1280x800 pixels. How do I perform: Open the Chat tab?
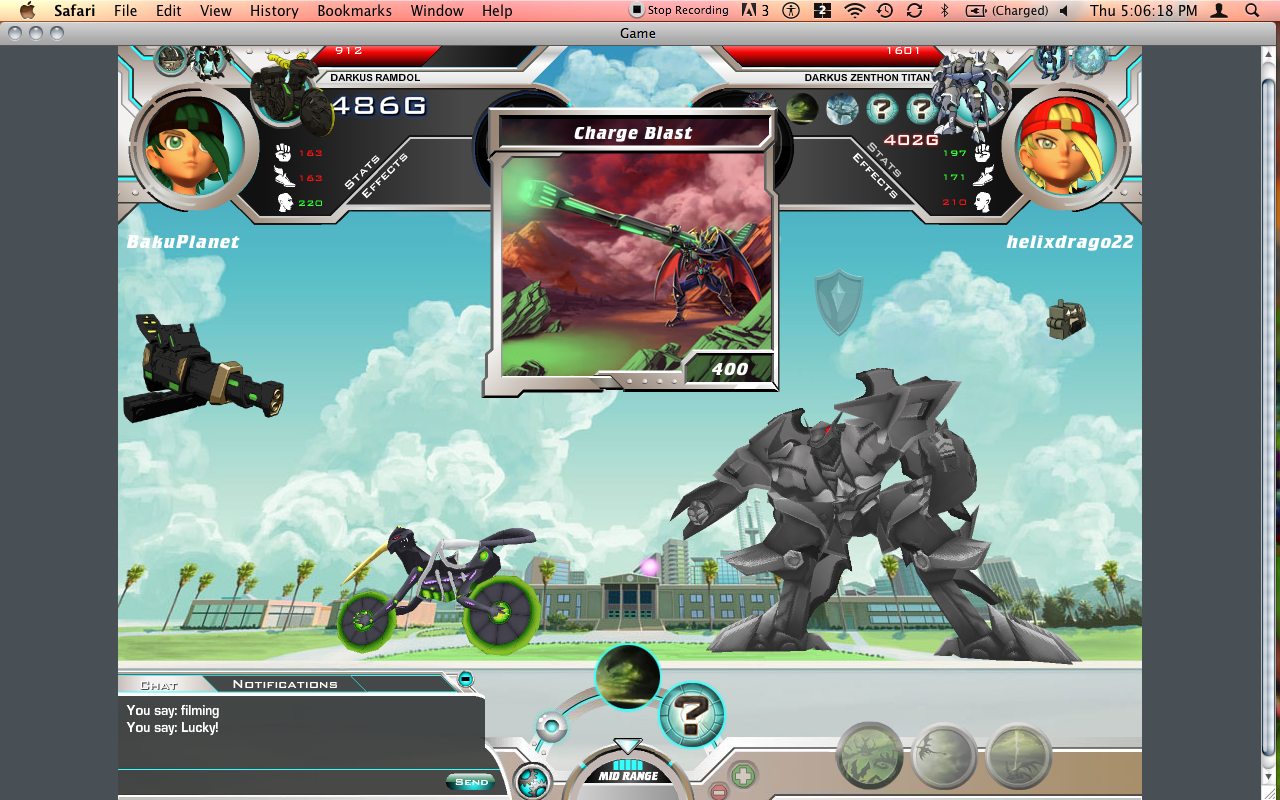159,685
